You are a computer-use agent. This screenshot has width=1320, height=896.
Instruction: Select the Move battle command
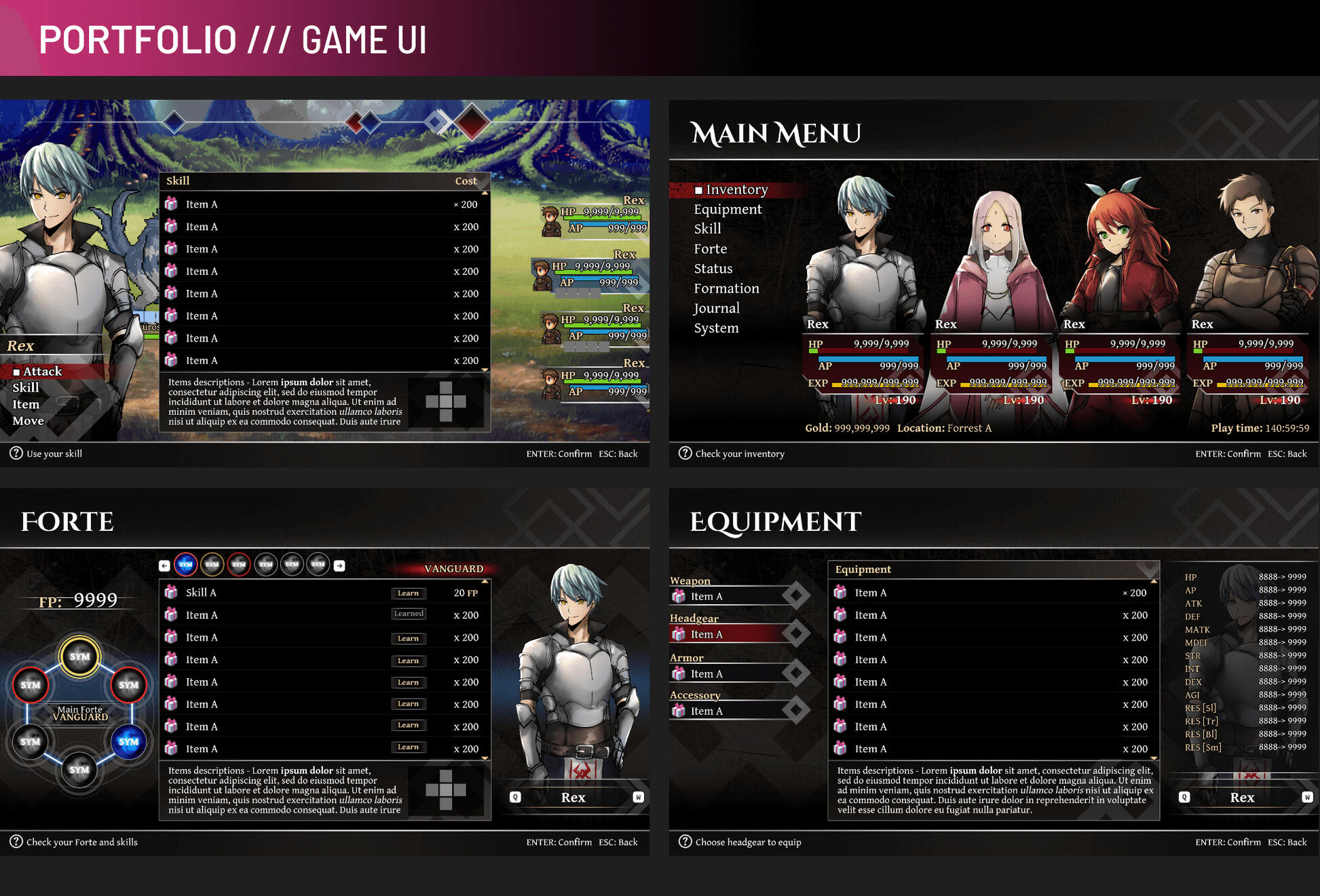pyautogui.click(x=28, y=421)
